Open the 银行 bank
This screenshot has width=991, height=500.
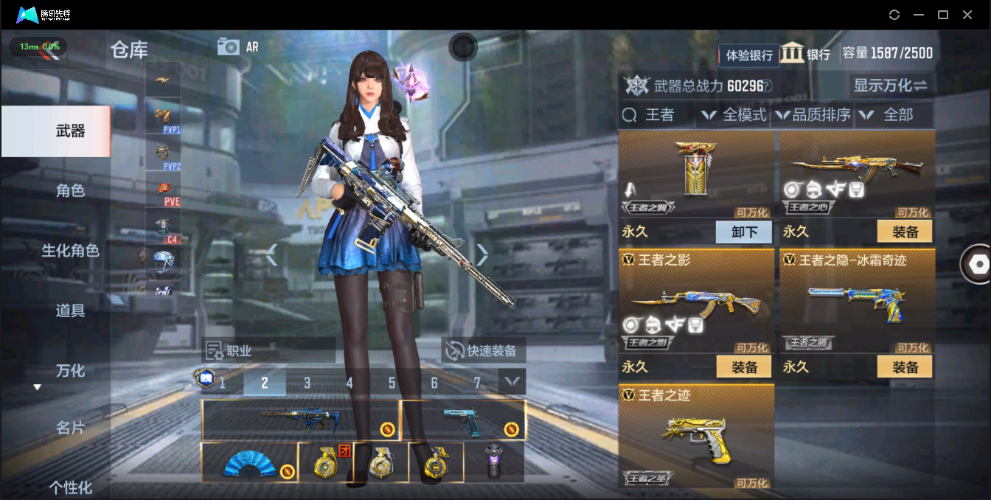click(x=806, y=54)
